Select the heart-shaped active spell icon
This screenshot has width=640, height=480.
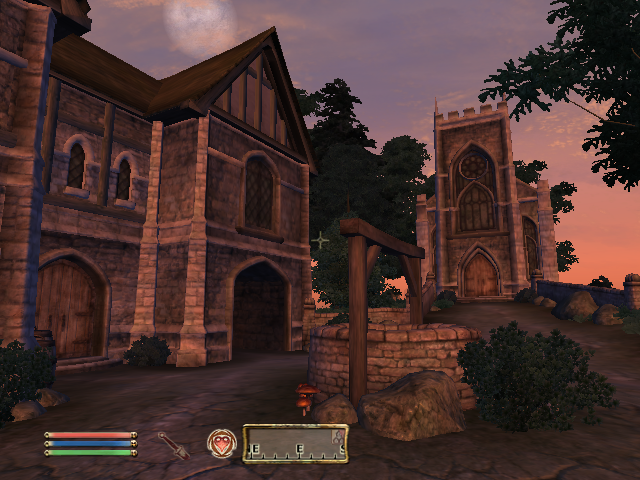[221, 443]
